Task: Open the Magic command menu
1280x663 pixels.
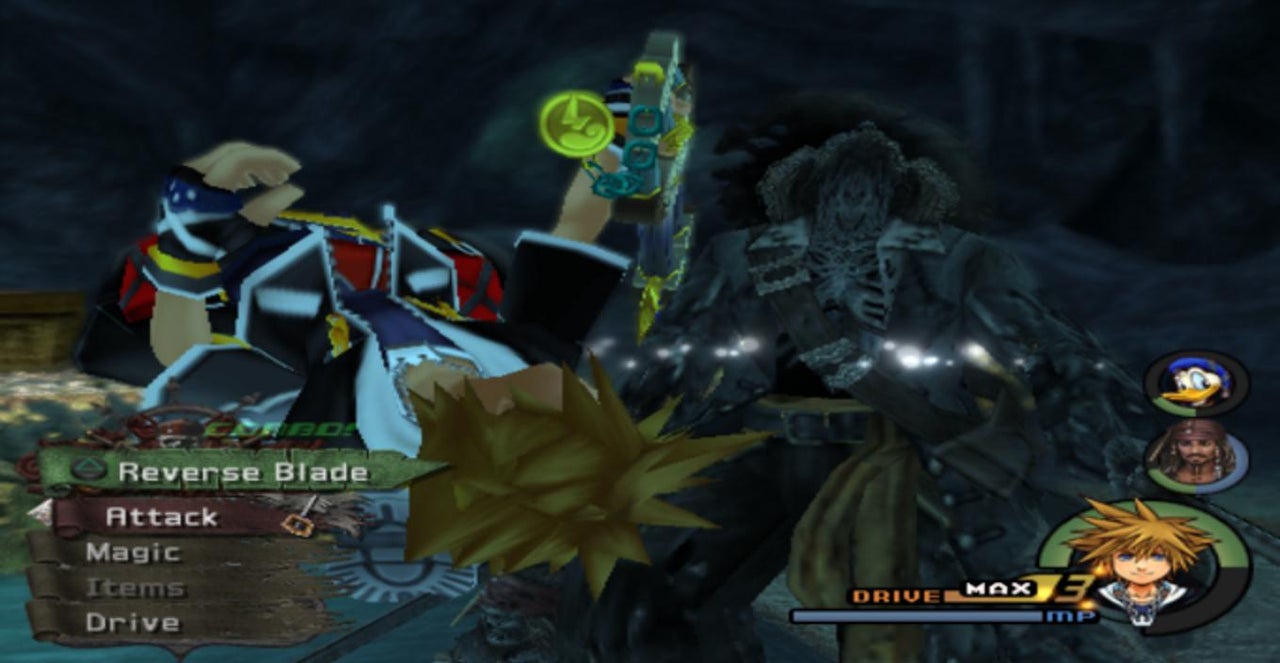Action: (133, 552)
